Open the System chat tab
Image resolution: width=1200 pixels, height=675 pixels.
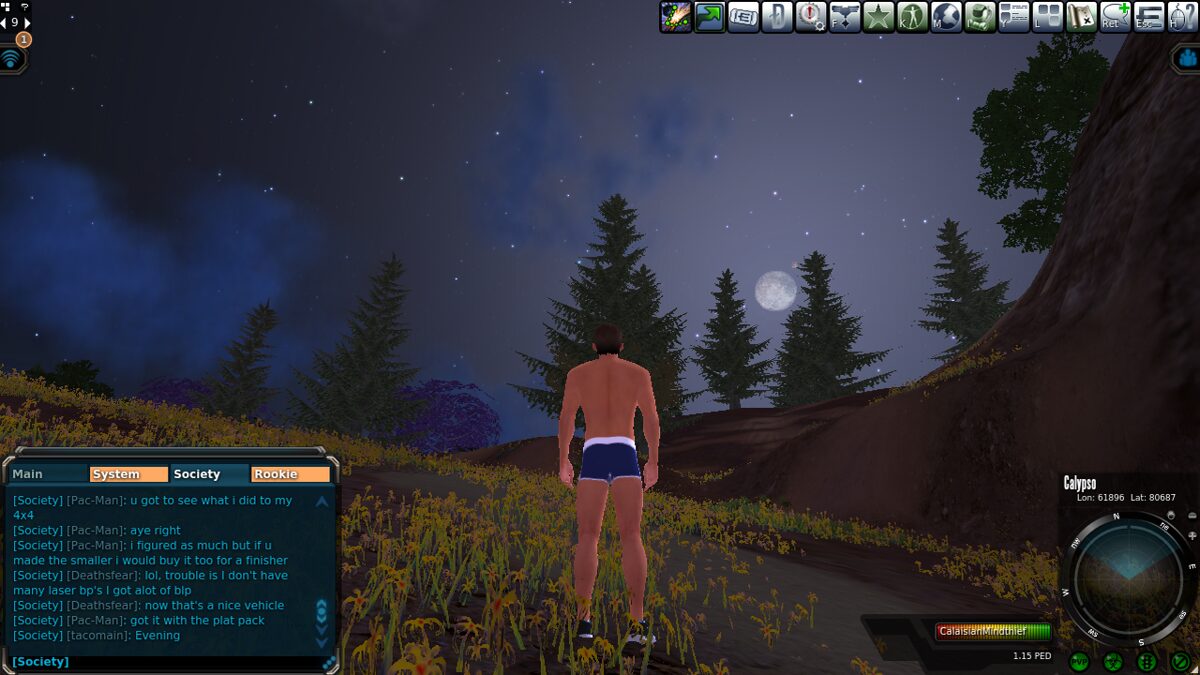(x=128, y=474)
